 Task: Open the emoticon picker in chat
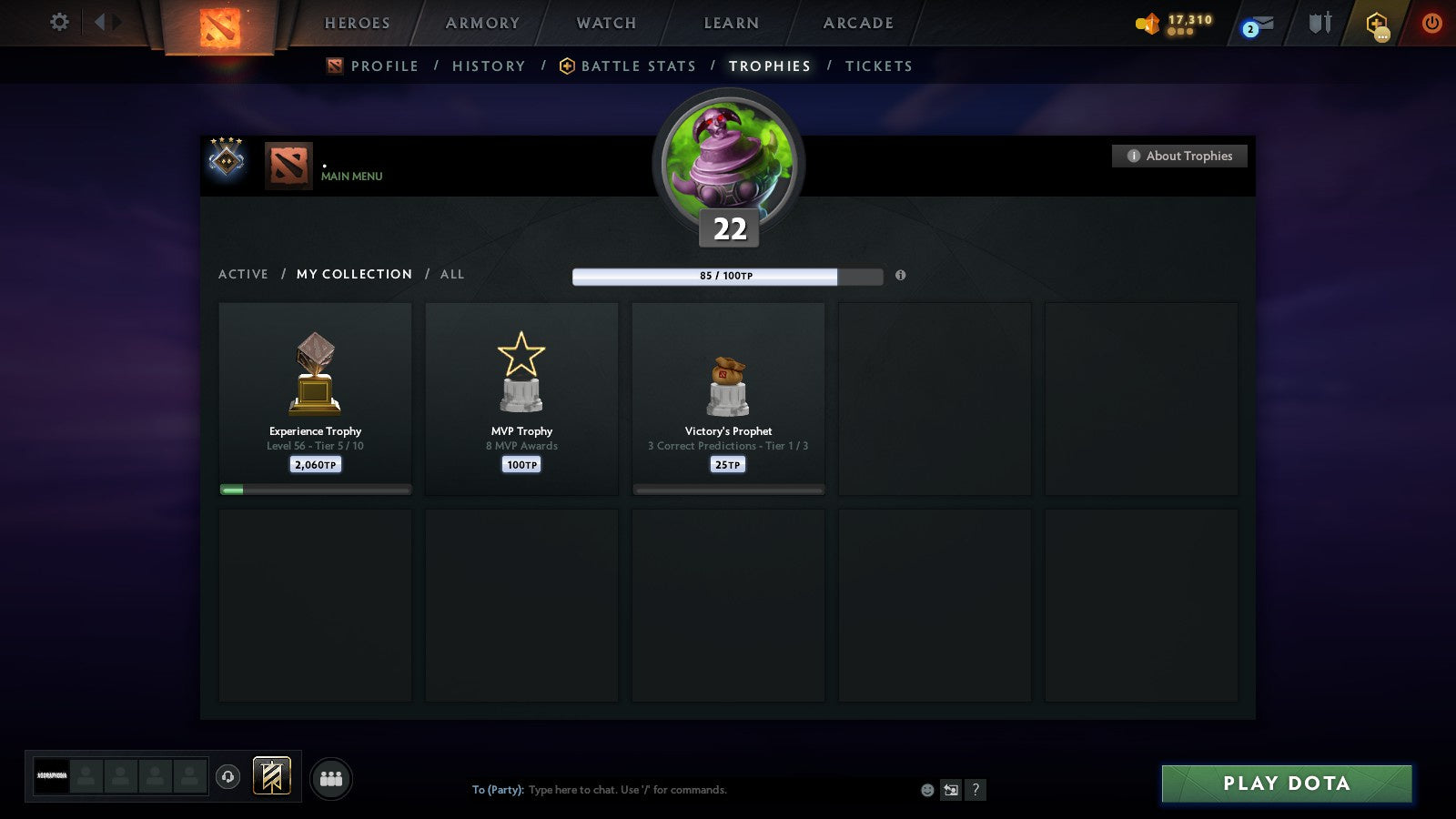[x=926, y=790]
